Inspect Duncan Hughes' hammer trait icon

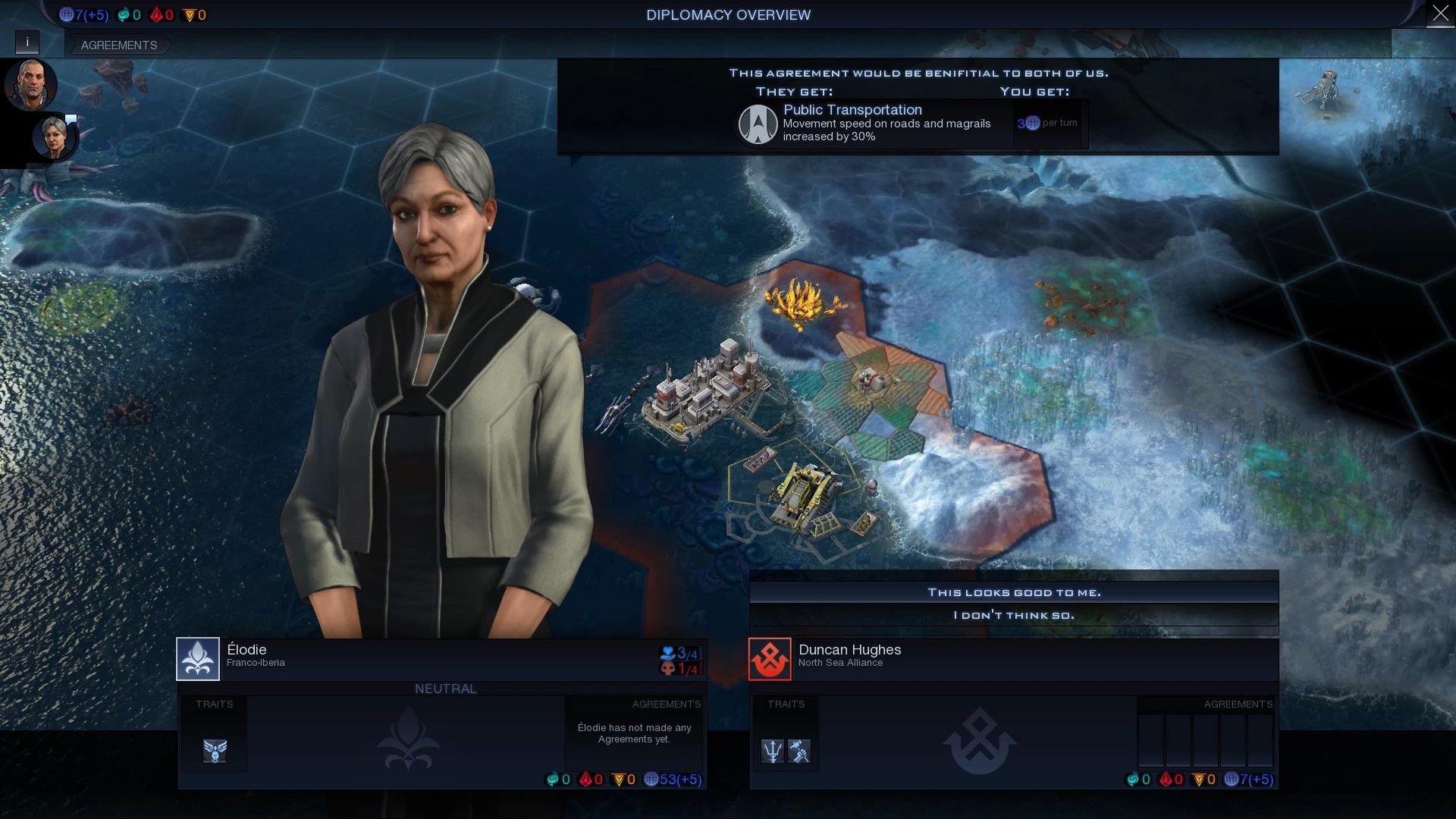pyautogui.click(x=799, y=751)
